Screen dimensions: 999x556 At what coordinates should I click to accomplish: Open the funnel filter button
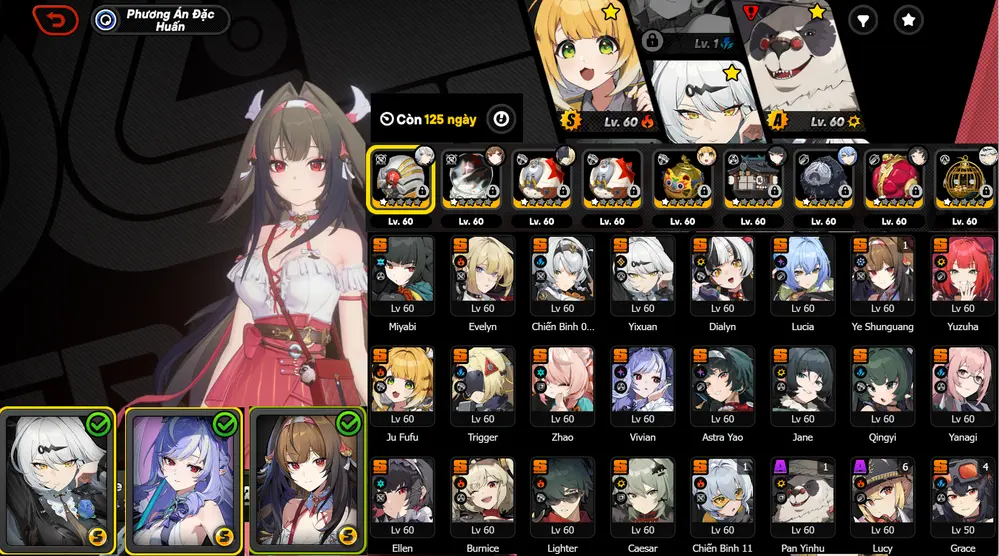click(861, 19)
